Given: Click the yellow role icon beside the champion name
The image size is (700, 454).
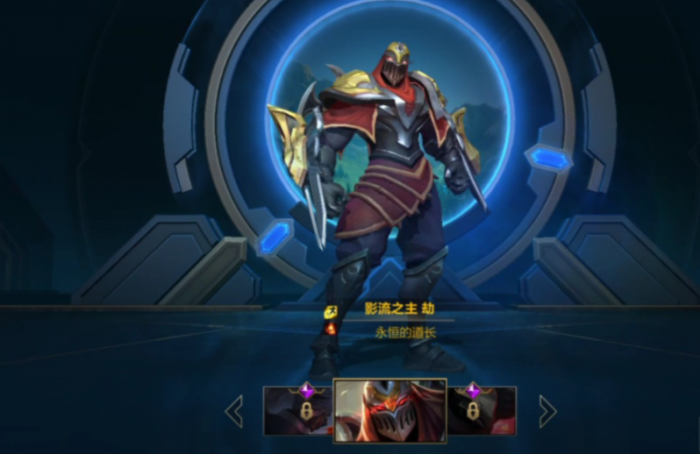Looking at the screenshot, I should [330, 311].
